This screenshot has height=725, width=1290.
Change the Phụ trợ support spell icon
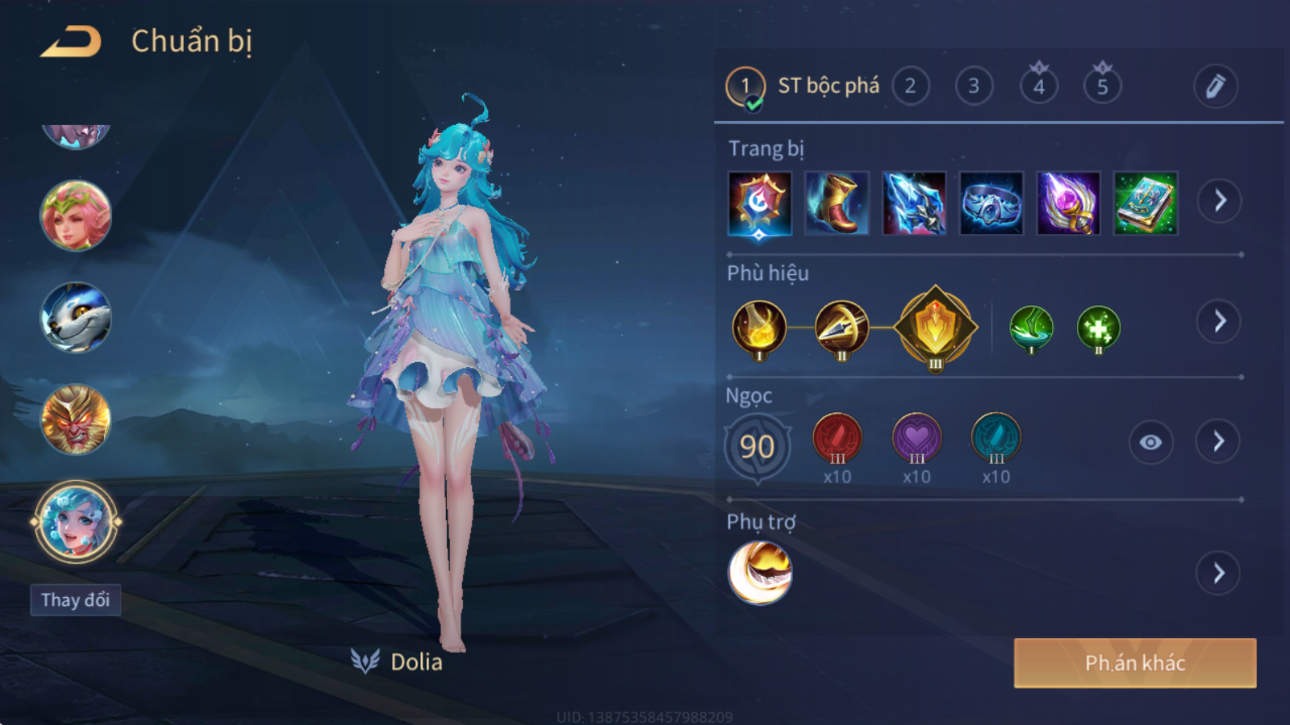[760, 573]
